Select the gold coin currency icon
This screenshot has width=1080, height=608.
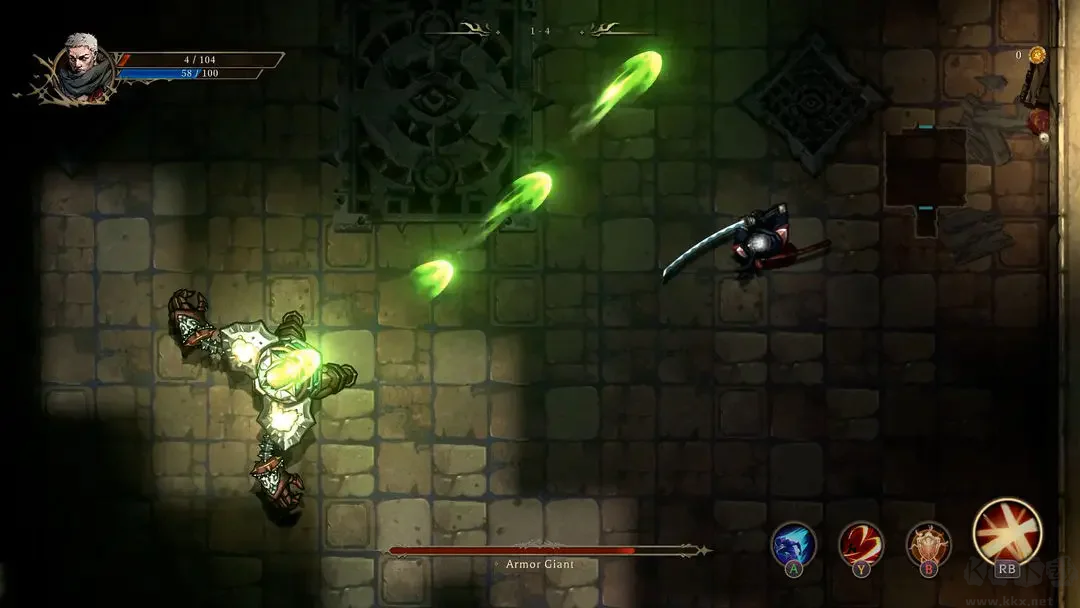pos(1037,55)
